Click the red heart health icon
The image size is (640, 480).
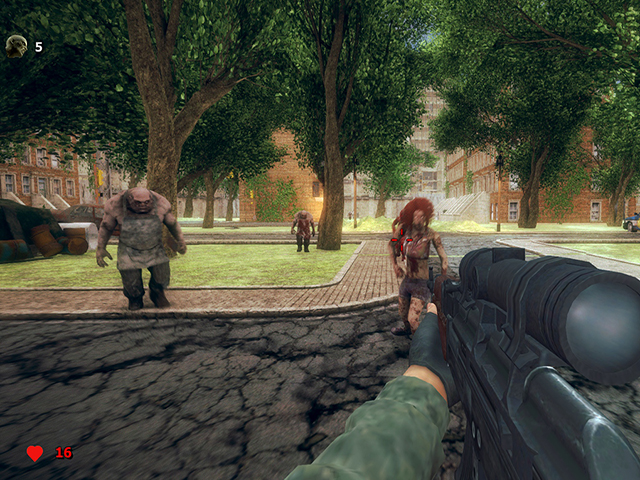35,453
